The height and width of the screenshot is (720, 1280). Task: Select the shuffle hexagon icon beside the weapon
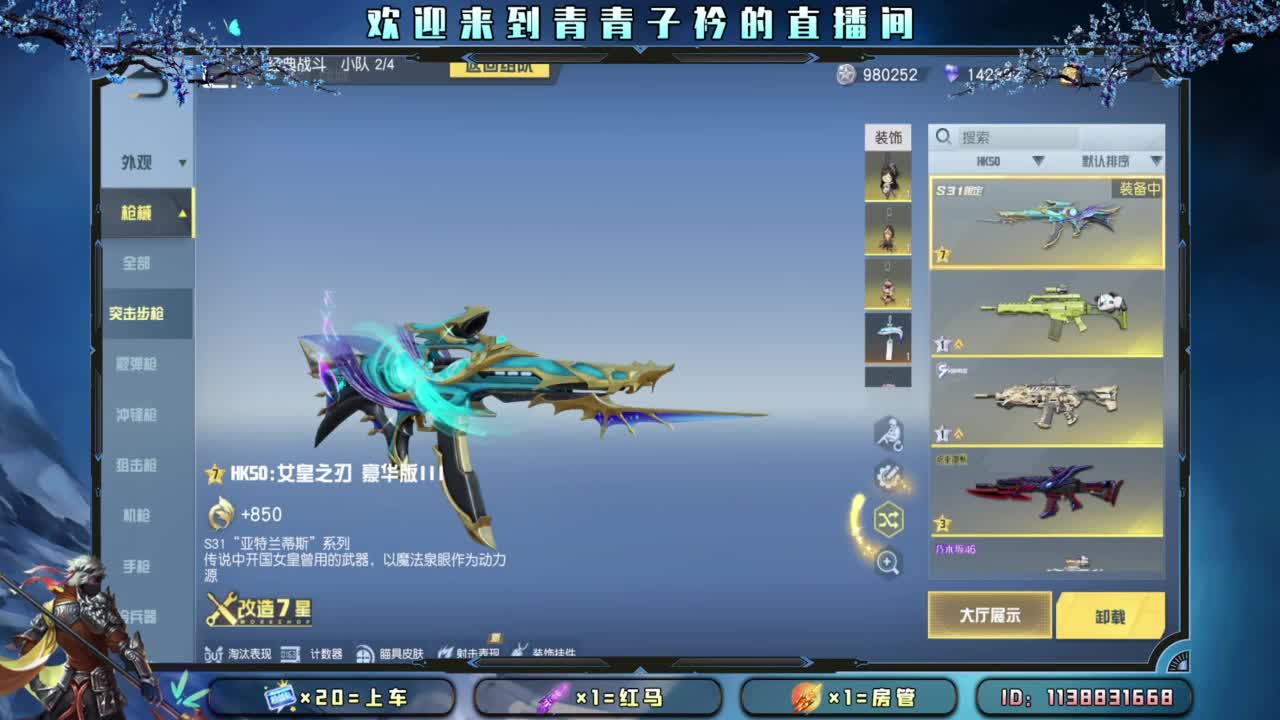click(x=889, y=517)
